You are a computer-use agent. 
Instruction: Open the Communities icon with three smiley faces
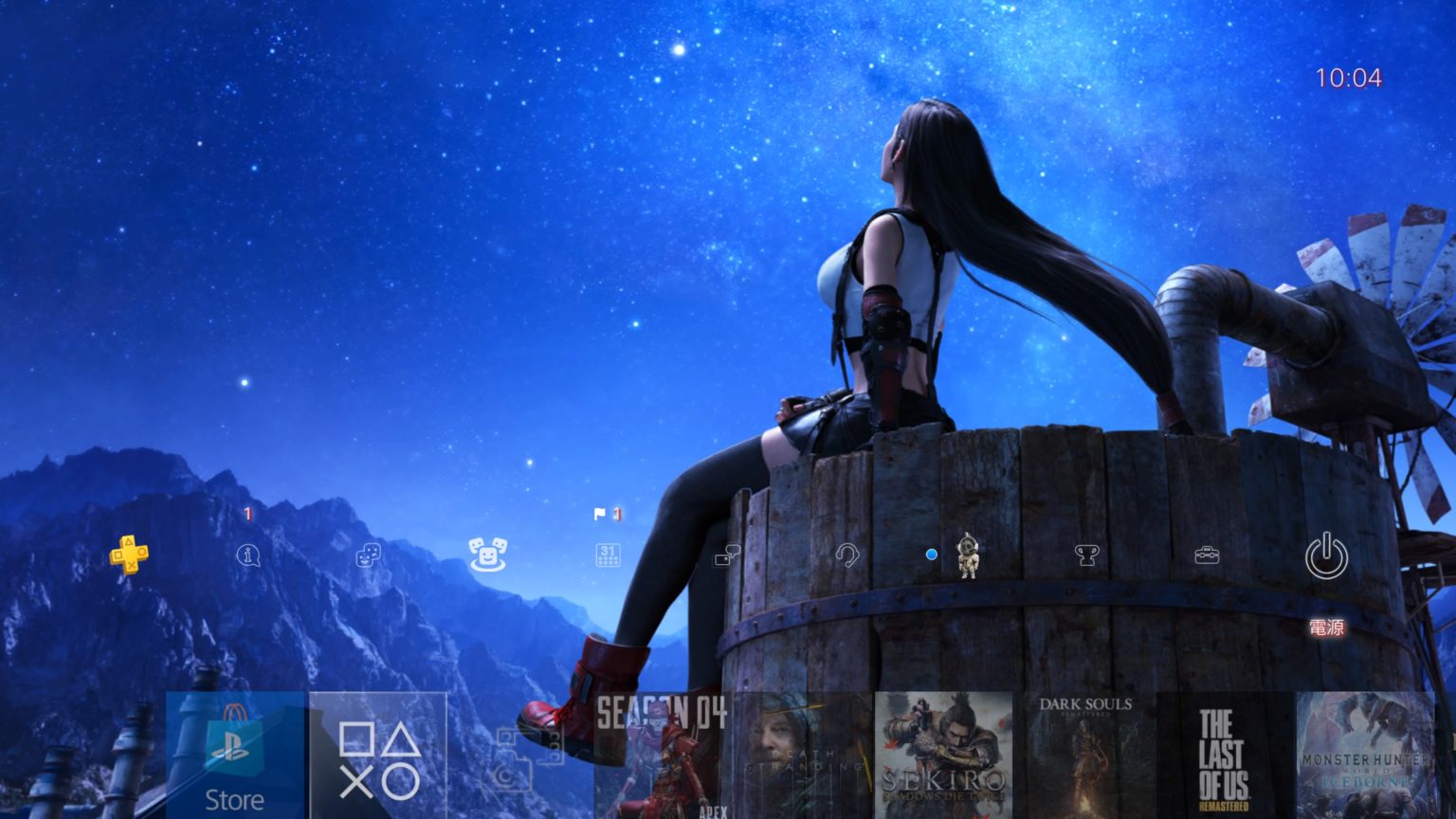(x=487, y=555)
